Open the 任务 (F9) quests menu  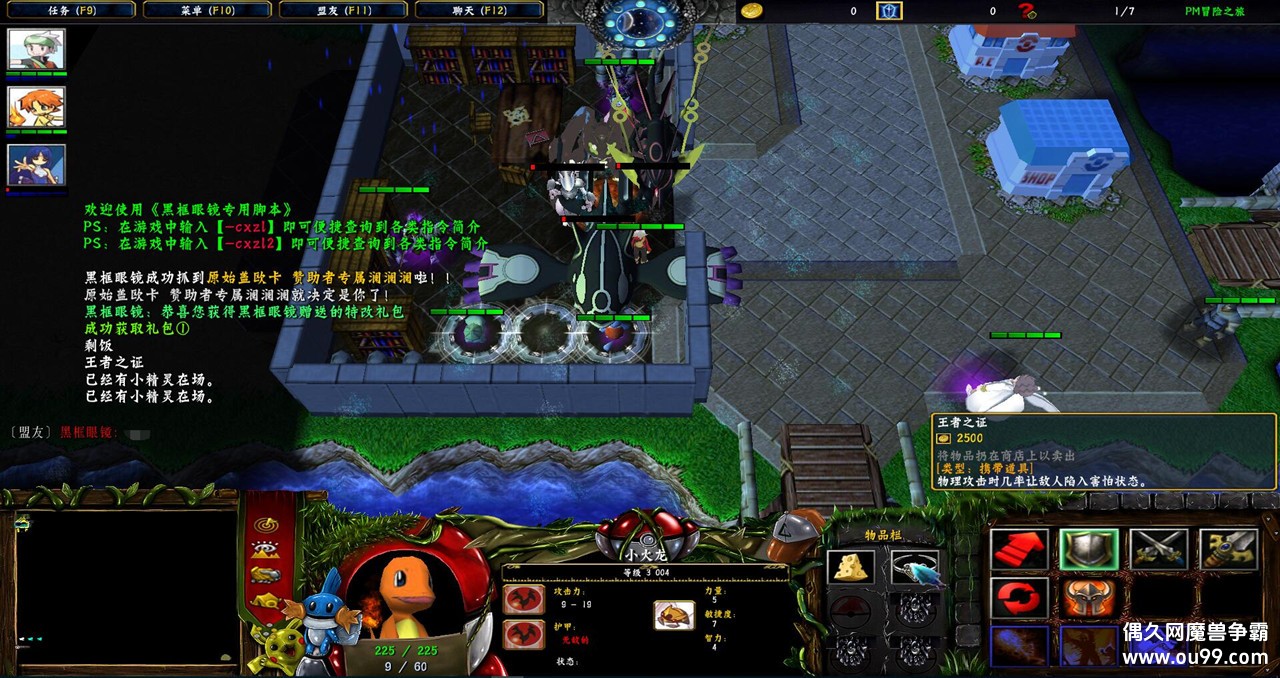(68, 10)
